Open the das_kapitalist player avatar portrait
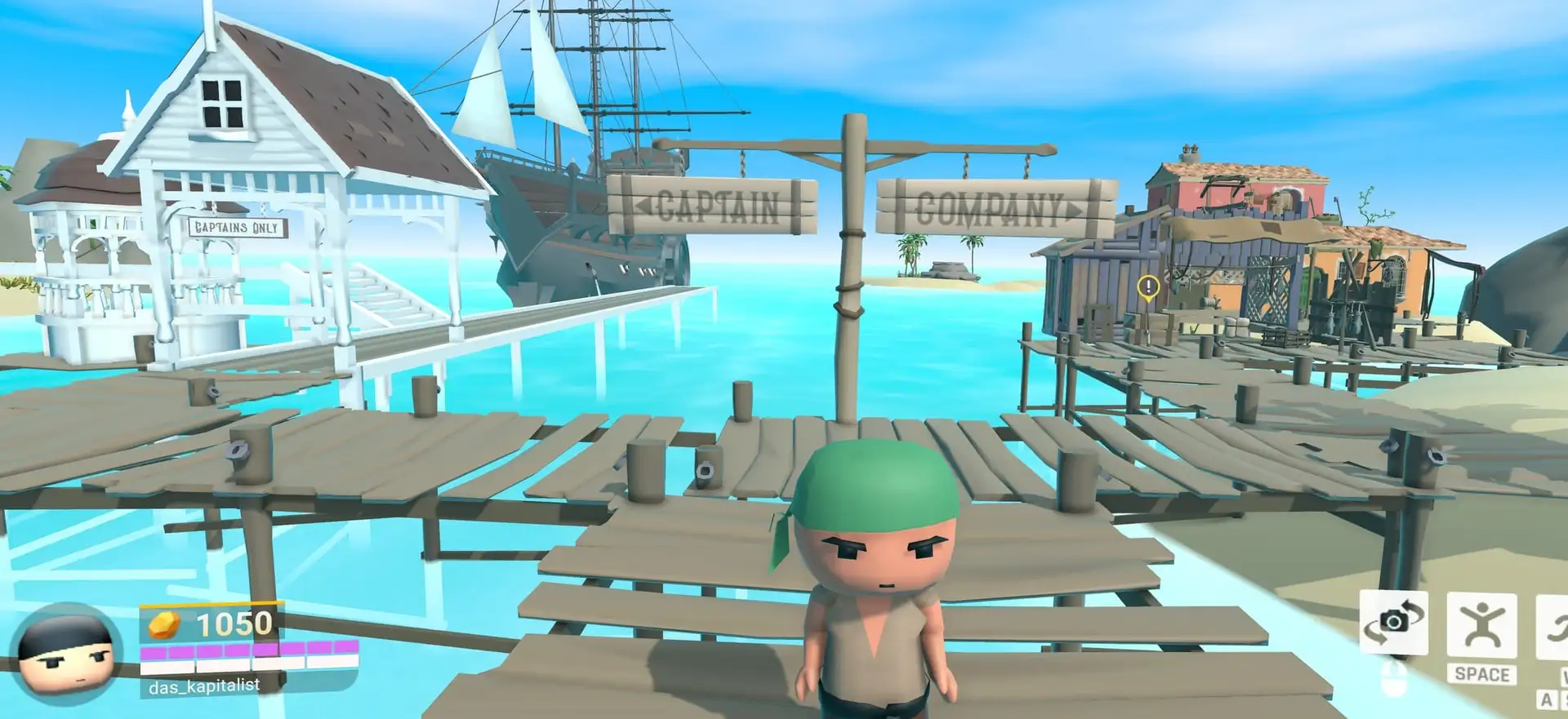 click(x=67, y=653)
